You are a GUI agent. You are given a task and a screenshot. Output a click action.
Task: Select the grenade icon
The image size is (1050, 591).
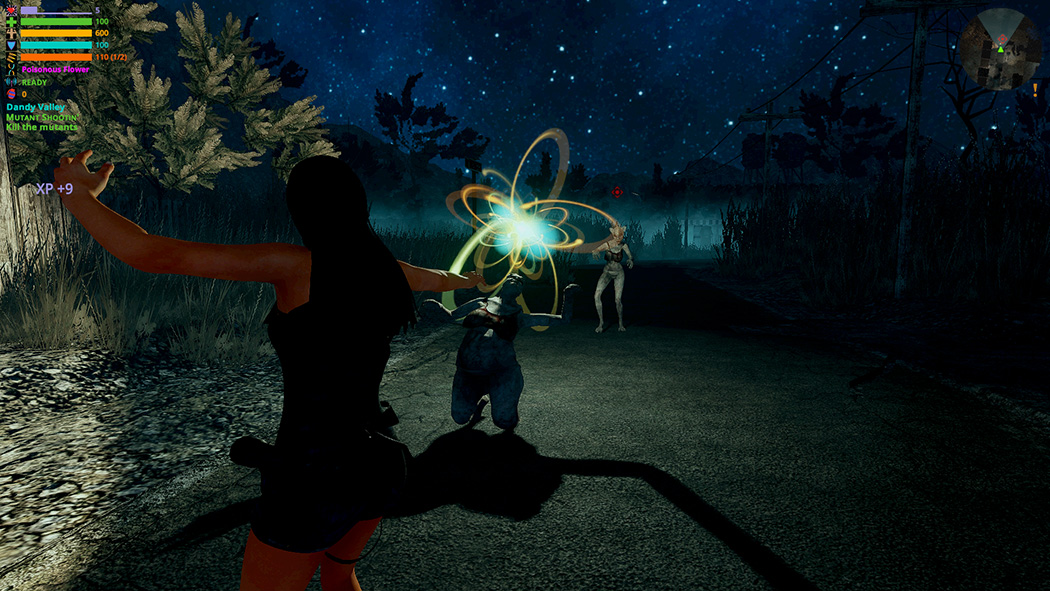point(11,94)
